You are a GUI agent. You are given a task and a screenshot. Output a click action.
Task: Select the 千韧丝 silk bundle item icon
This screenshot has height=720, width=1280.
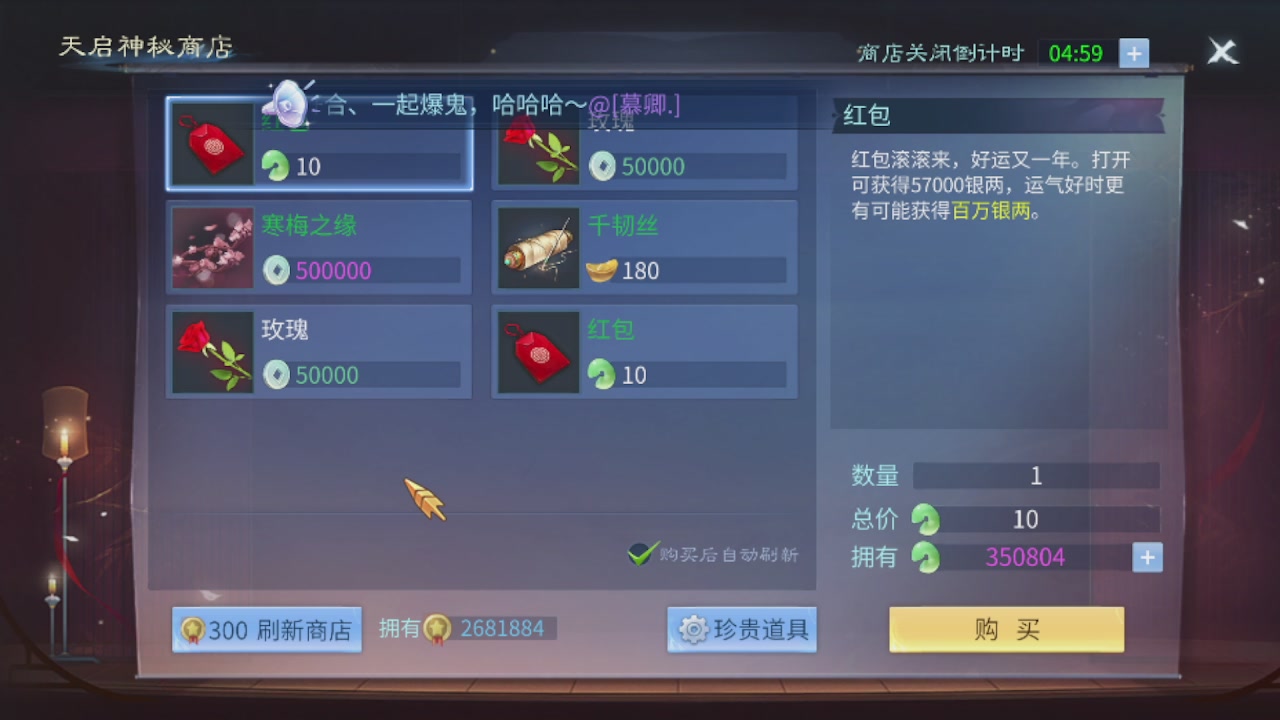click(x=538, y=247)
